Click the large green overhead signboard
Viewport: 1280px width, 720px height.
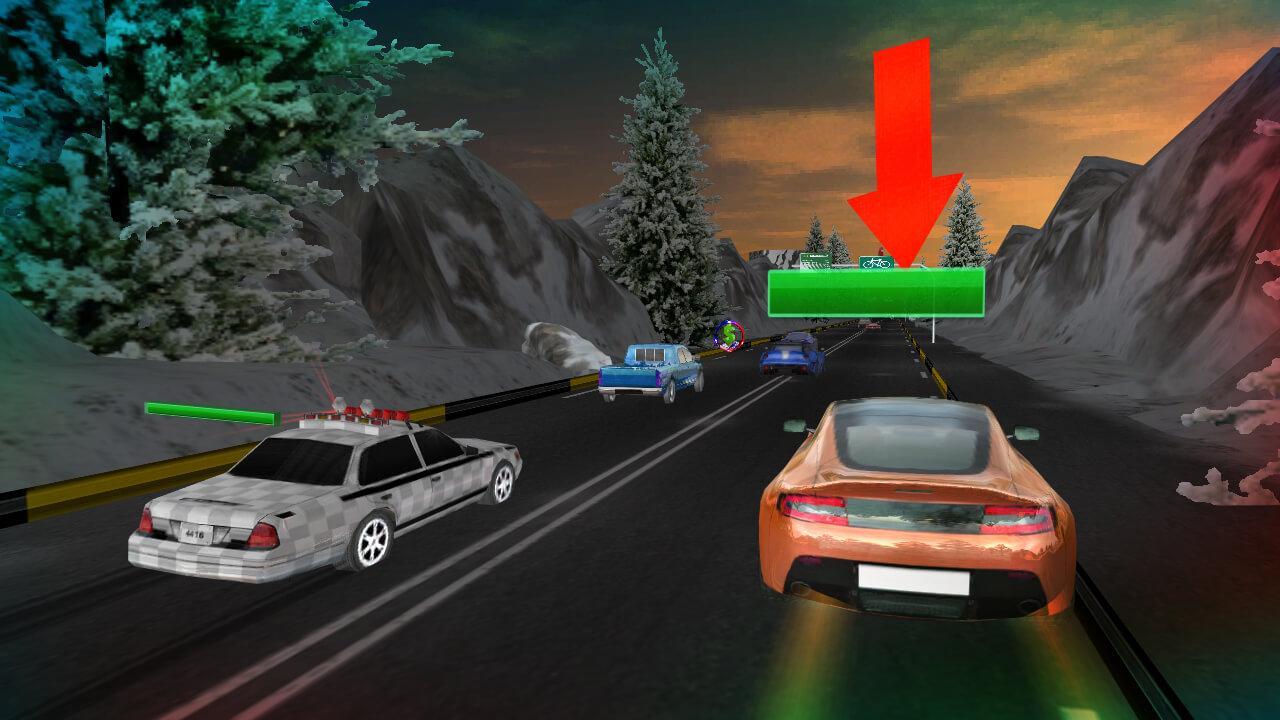pyautogui.click(x=878, y=294)
